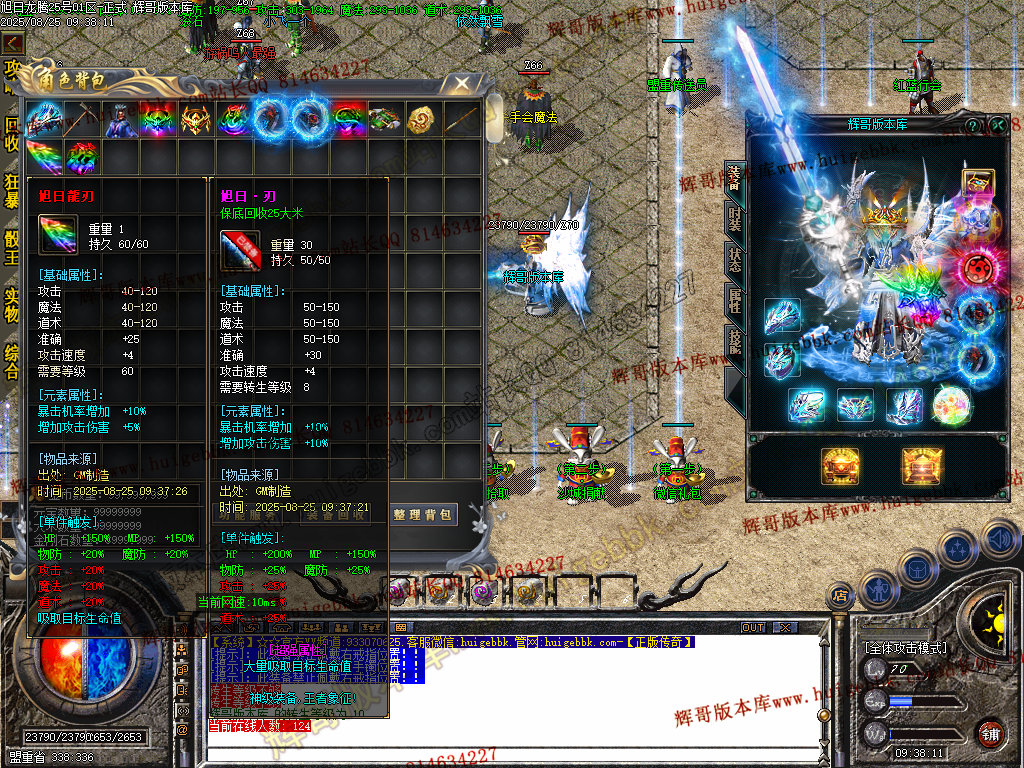
Task: Click the OUT button above chat
Action: point(752,627)
